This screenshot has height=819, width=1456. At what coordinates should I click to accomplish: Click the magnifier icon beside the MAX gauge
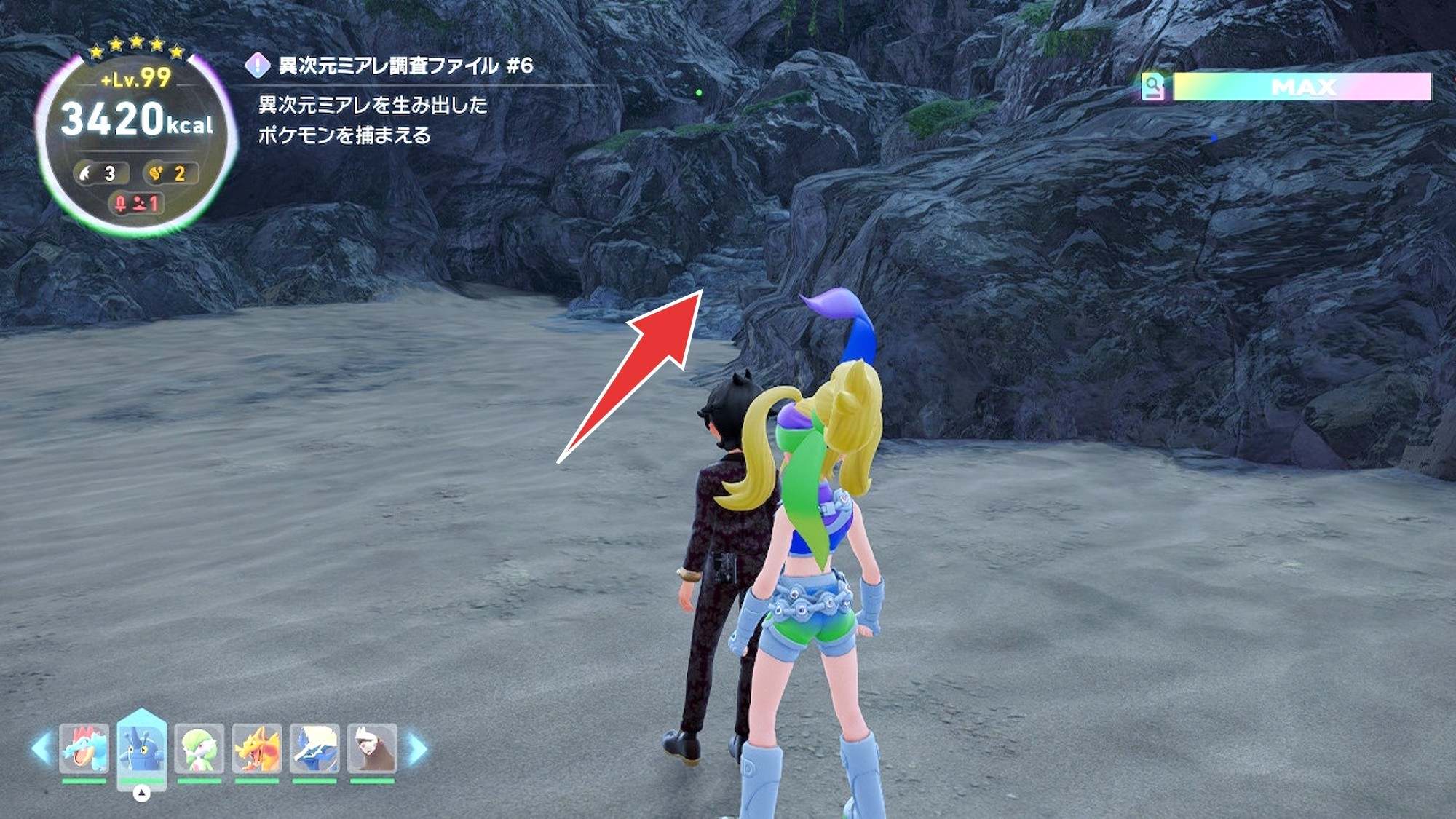click(x=1153, y=87)
